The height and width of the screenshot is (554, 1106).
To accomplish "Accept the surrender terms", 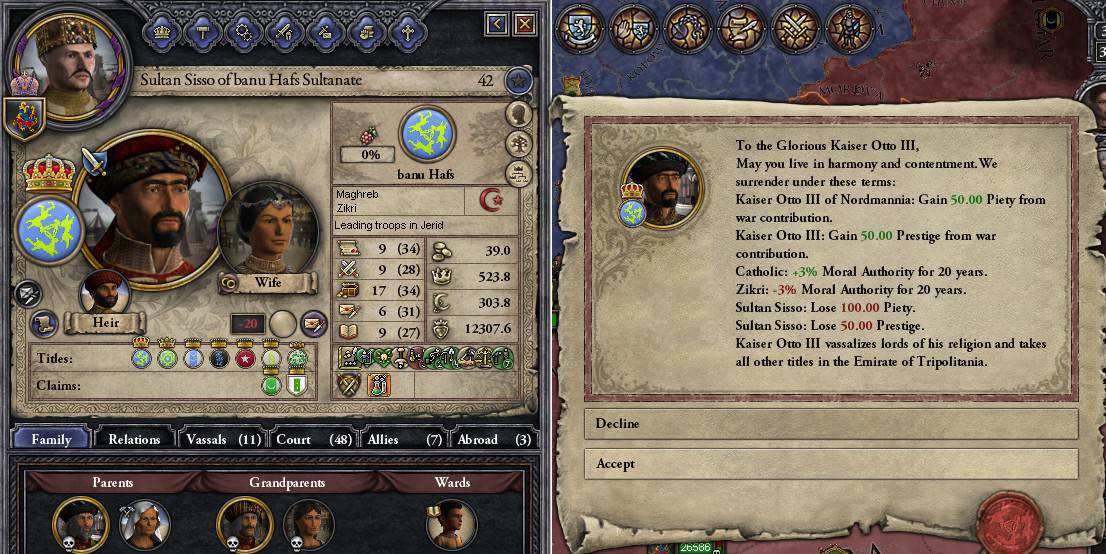I will [830, 464].
